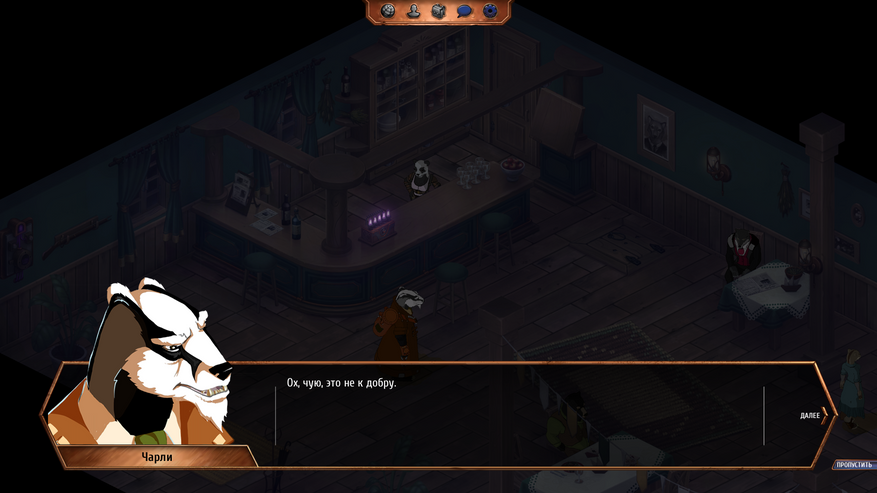Open the backpack inventory icon
The width and height of the screenshot is (877, 493).
point(438,11)
